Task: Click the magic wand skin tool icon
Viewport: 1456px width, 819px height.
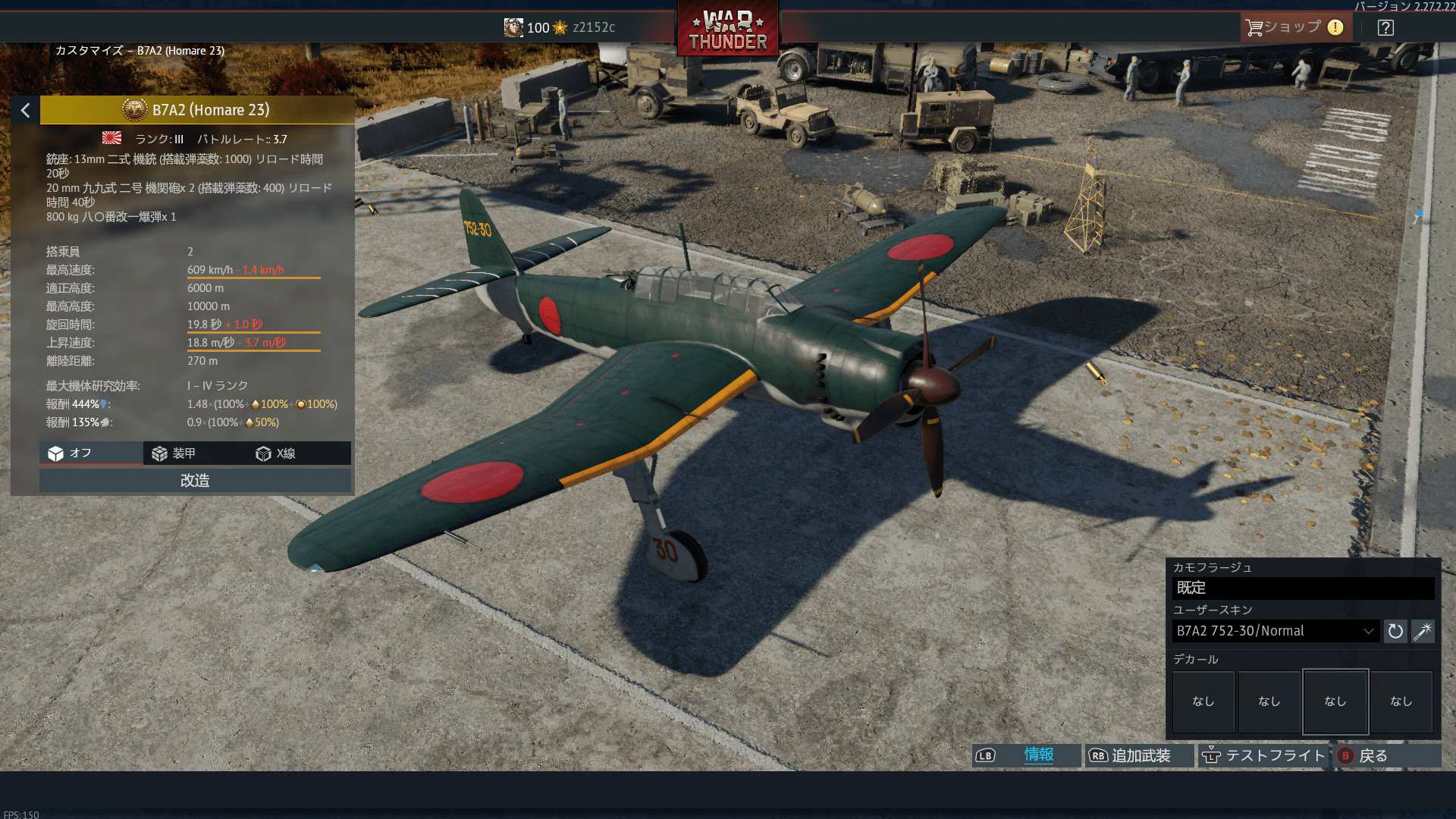Action: click(1423, 631)
